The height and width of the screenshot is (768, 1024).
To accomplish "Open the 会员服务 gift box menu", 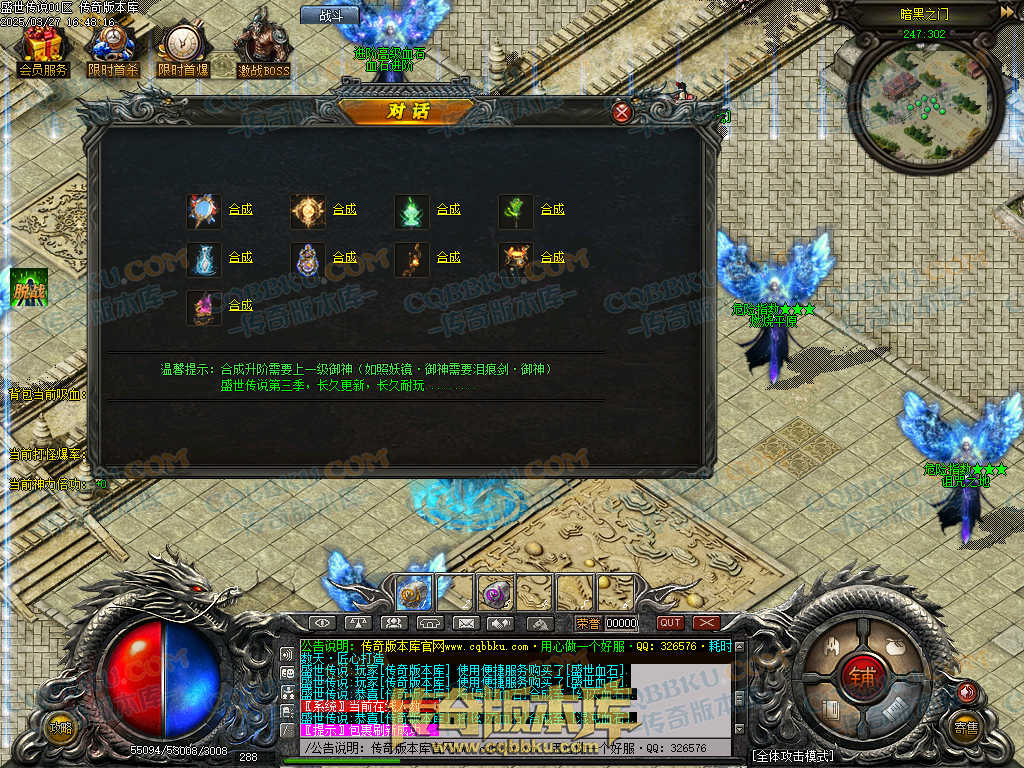I will click(x=42, y=51).
